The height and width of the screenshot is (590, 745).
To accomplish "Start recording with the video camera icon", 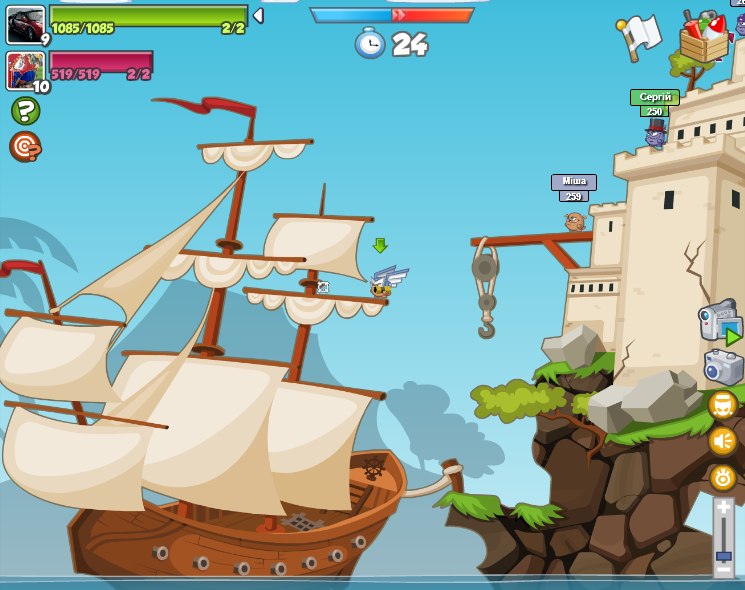I will [718, 322].
